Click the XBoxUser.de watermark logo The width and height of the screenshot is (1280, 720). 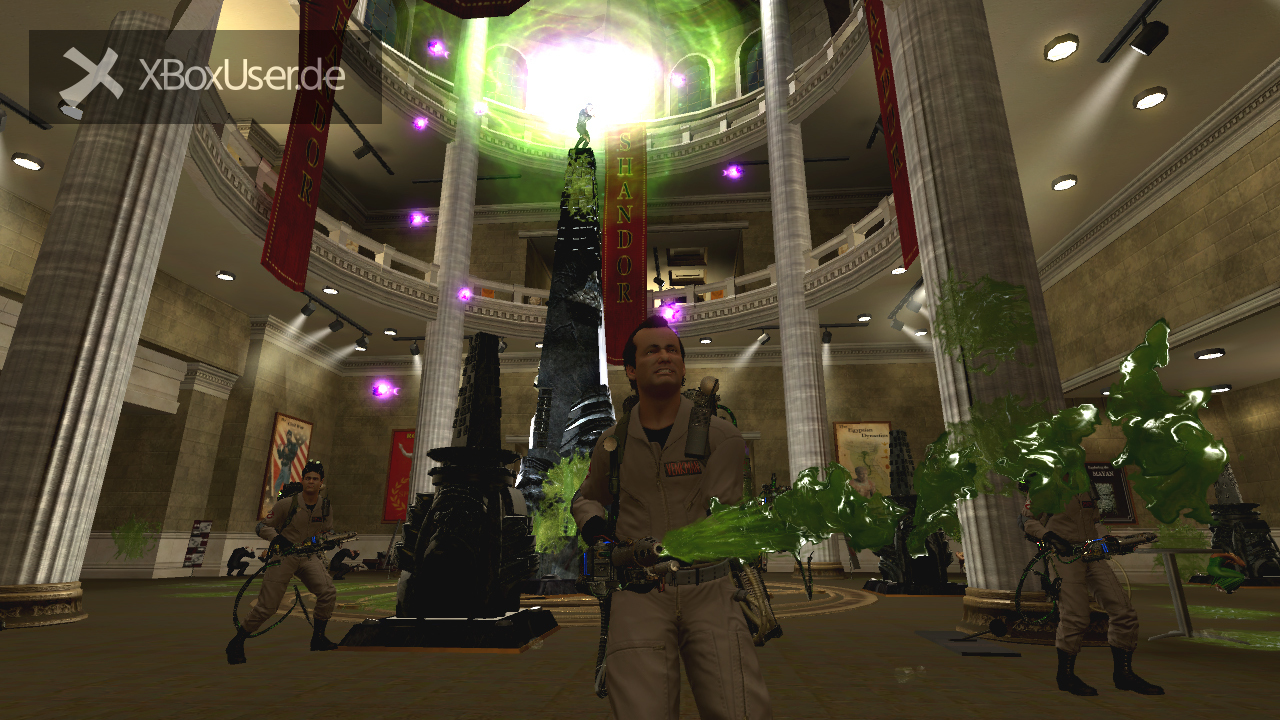204,76
